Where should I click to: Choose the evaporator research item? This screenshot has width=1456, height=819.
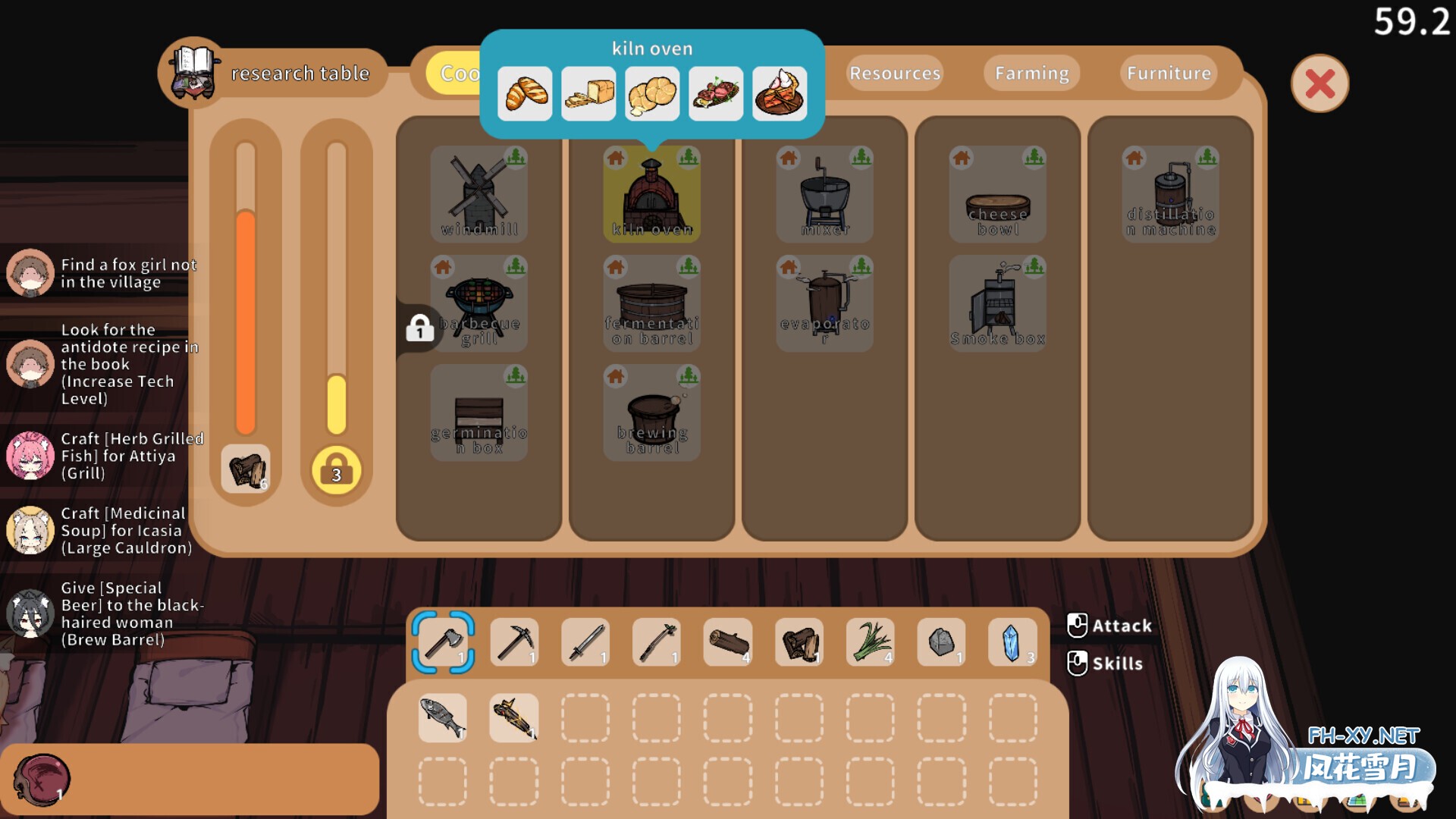click(825, 303)
